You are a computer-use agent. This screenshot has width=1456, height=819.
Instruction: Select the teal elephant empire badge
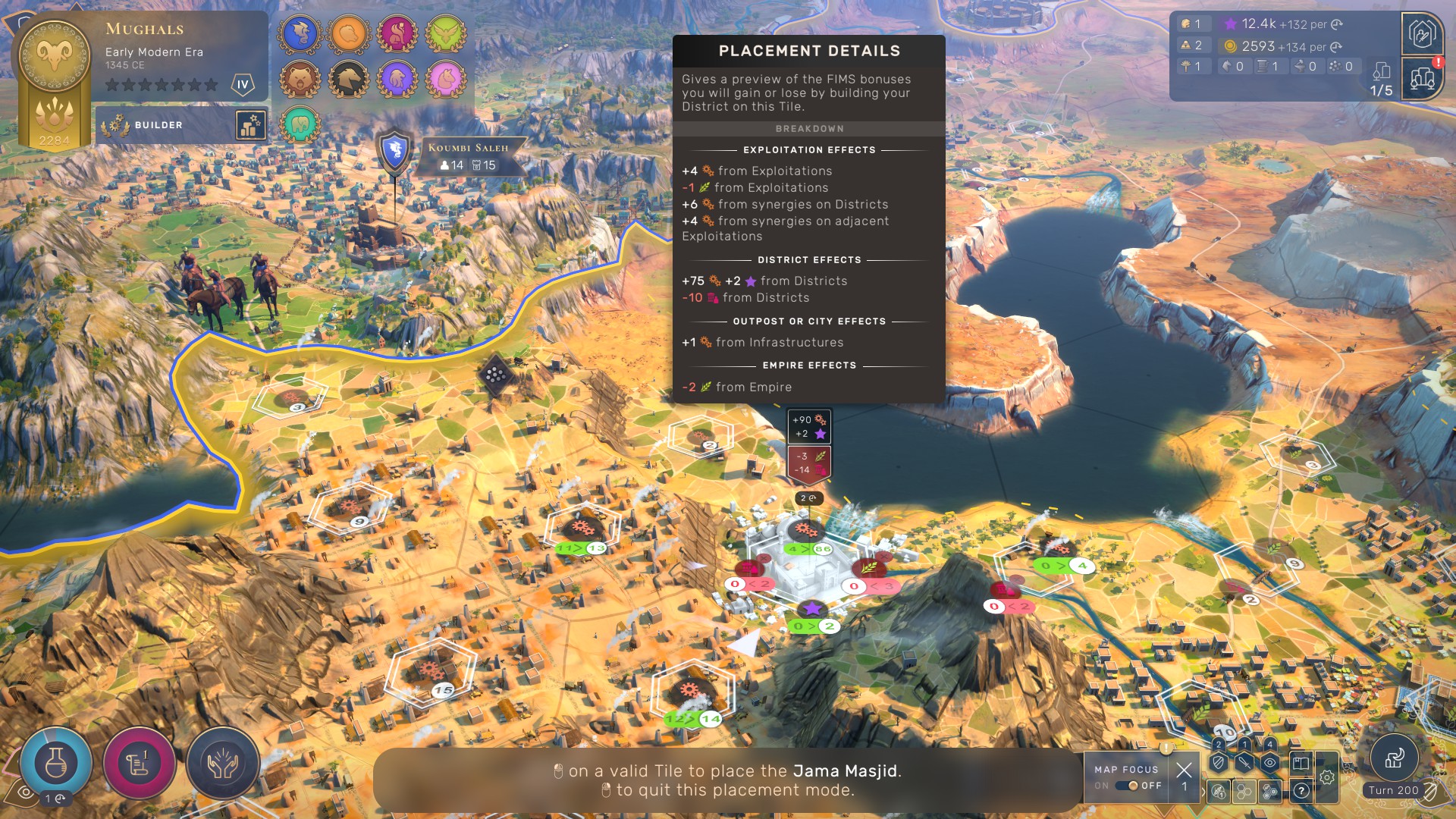tap(300, 124)
